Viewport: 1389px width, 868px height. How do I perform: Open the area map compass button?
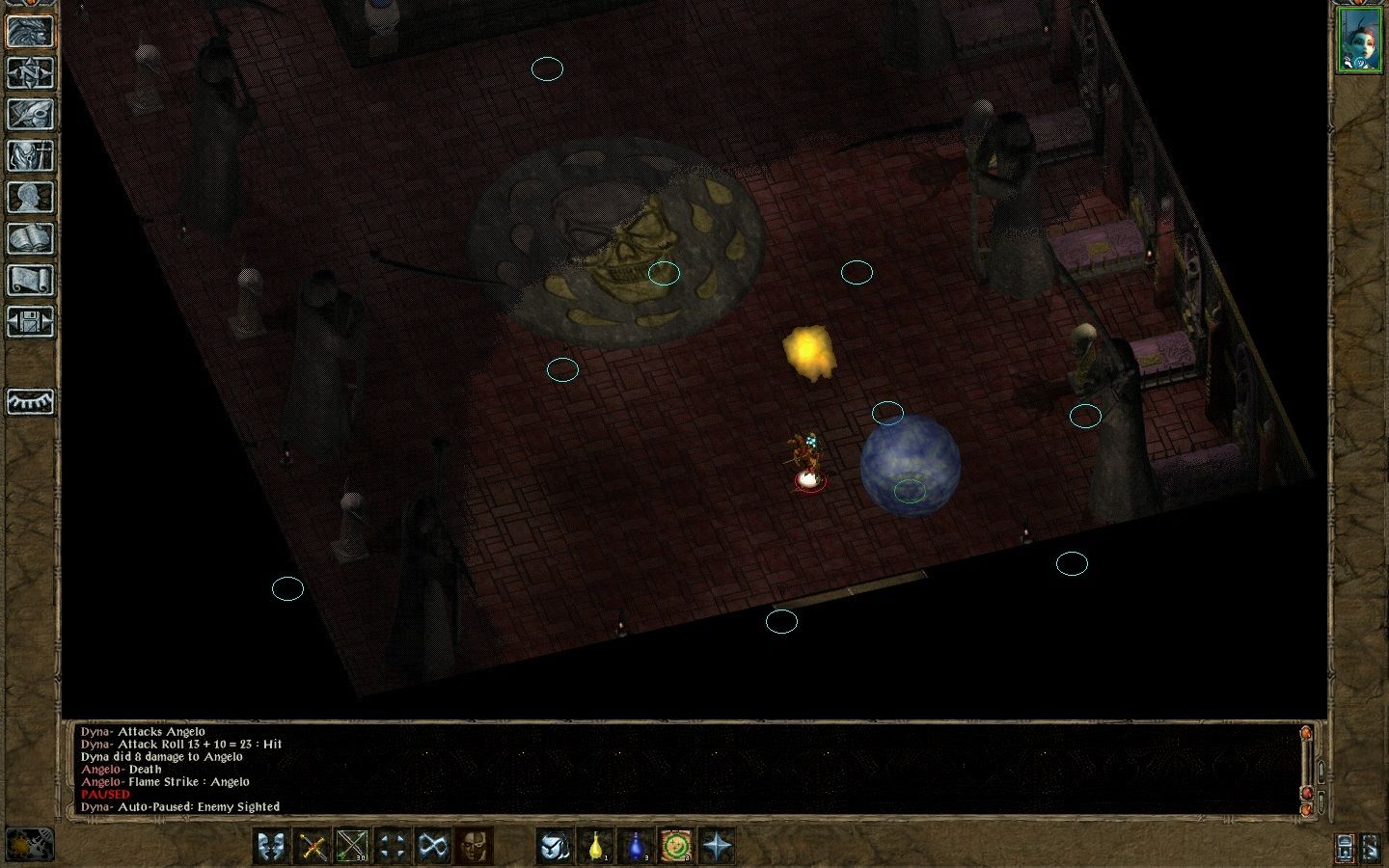30,72
